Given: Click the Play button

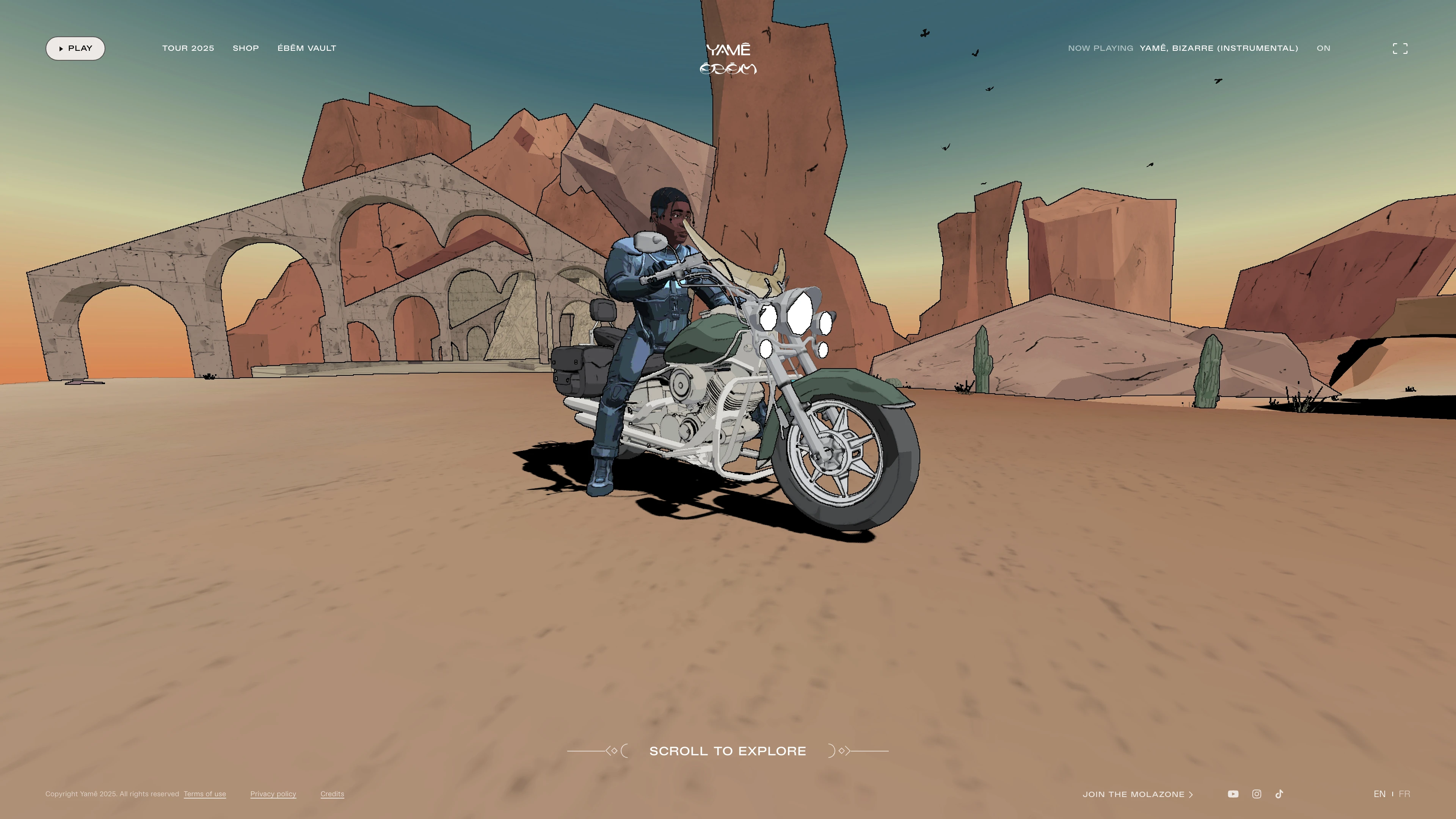Looking at the screenshot, I should [x=75, y=49].
